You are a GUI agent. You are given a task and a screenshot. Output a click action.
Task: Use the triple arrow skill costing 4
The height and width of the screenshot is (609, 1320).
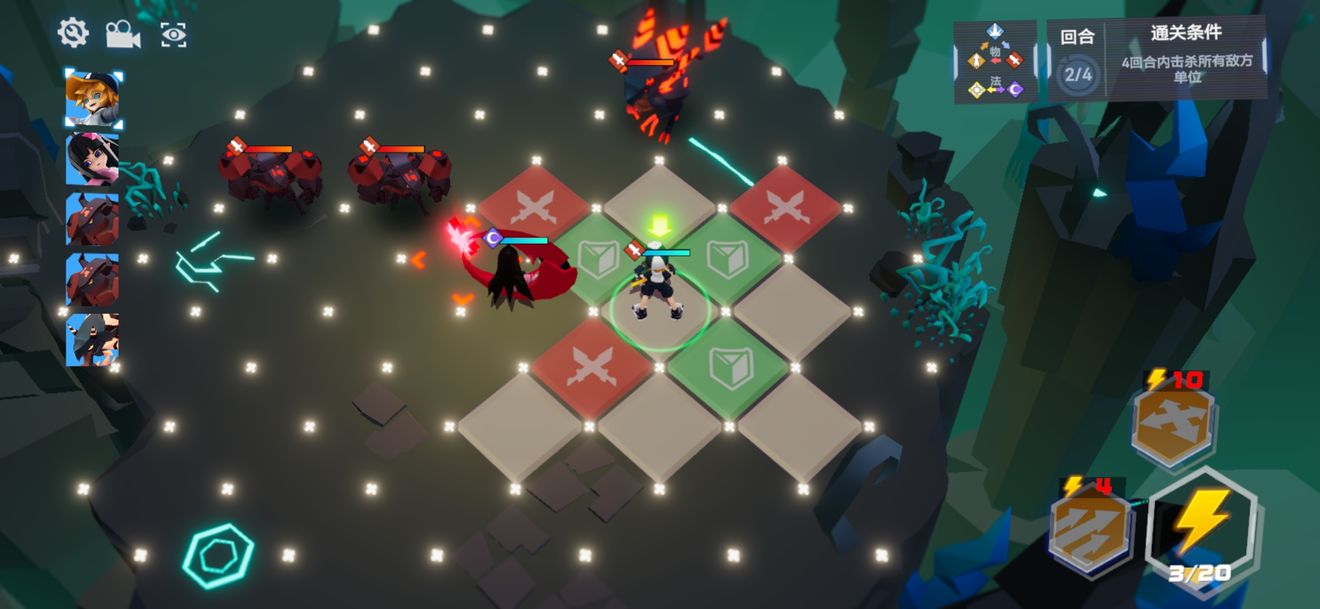pyautogui.click(x=1091, y=530)
